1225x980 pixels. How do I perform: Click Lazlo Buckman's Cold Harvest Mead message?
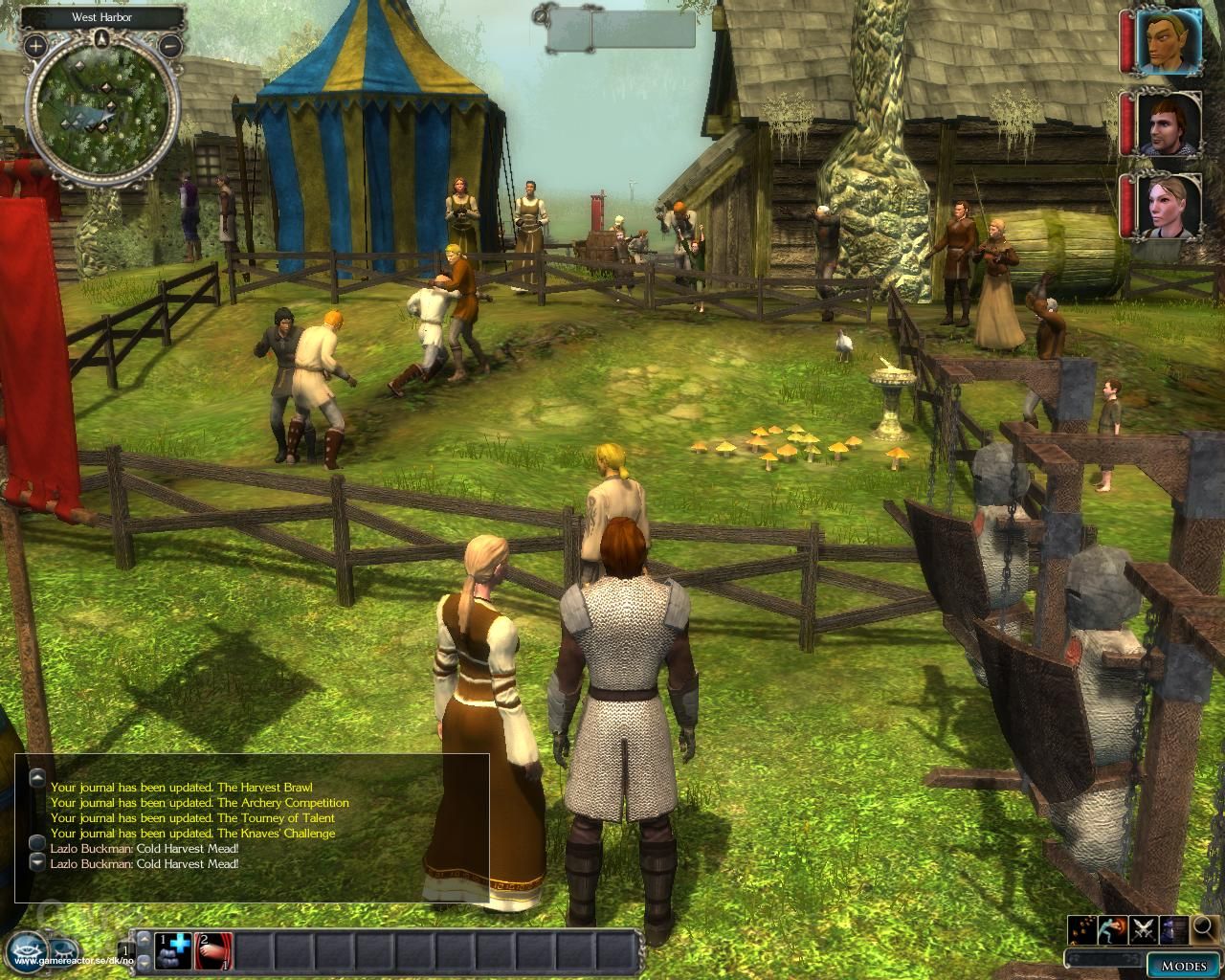(x=144, y=848)
